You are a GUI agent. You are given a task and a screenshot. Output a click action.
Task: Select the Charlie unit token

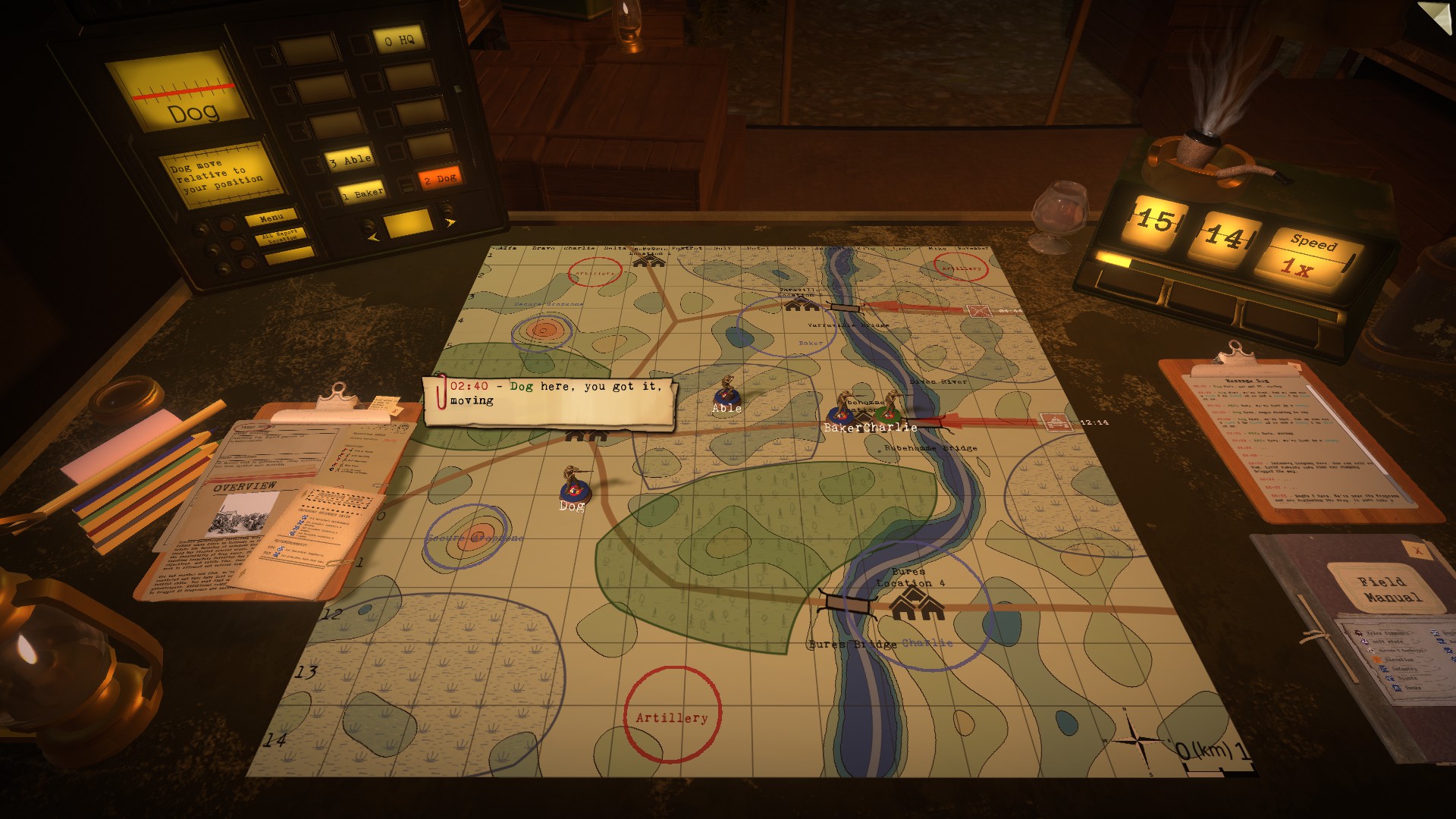[889, 409]
